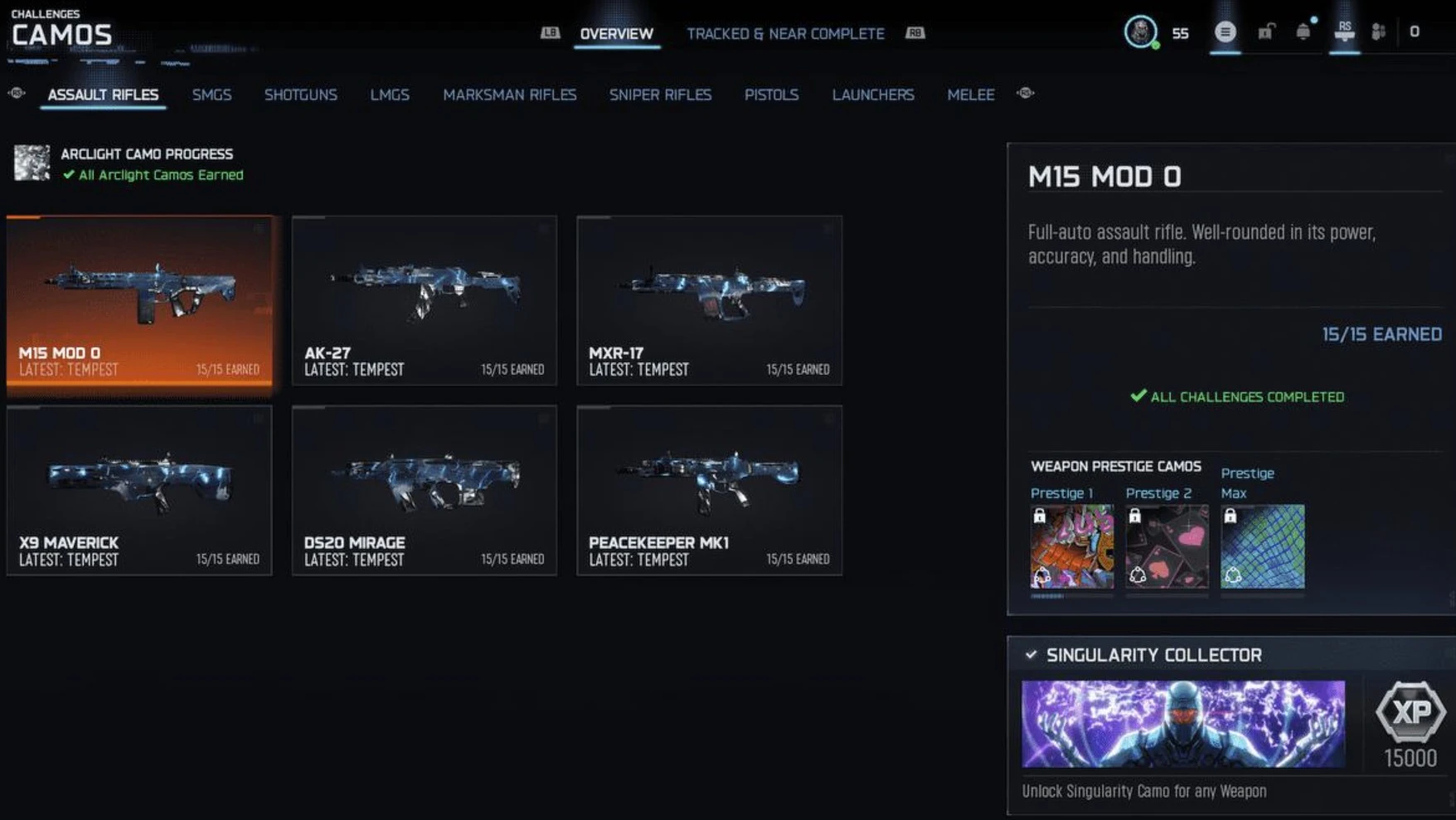Click the player avatar emblem in the header
1456x820 pixels.
tap(1142, 33)
